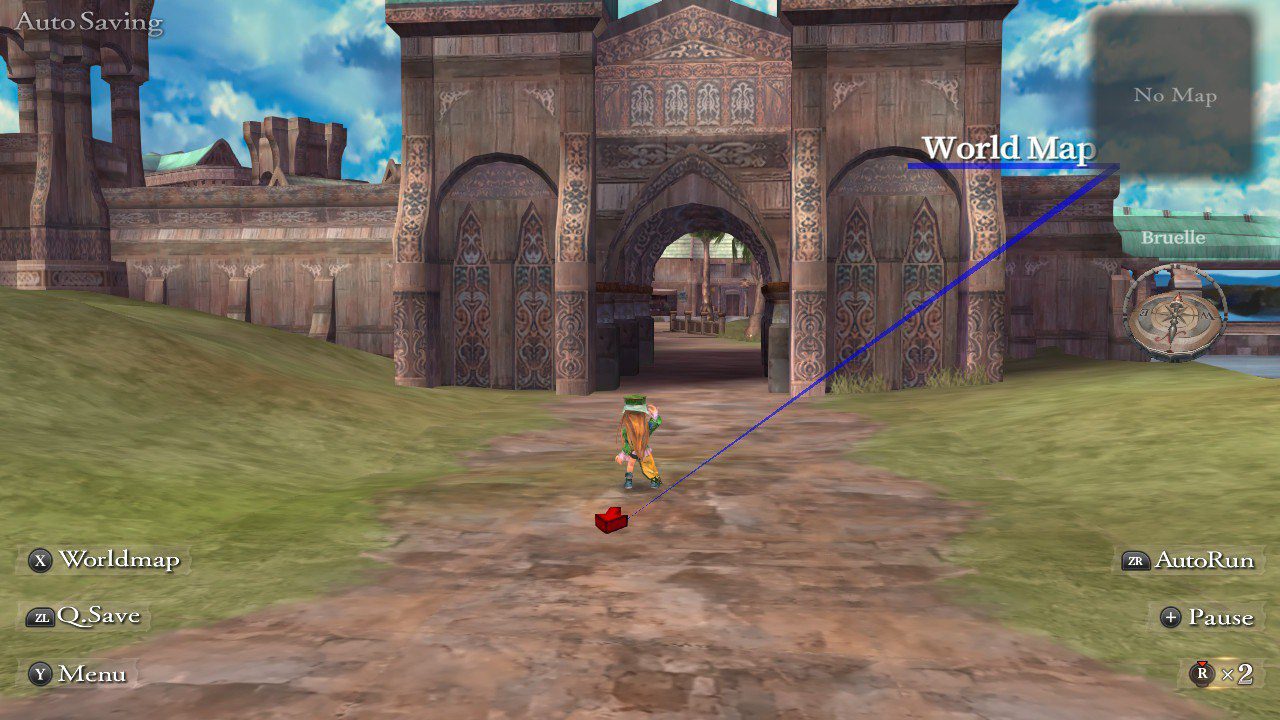Click the World Map exit label

[x=1007, y=149]
